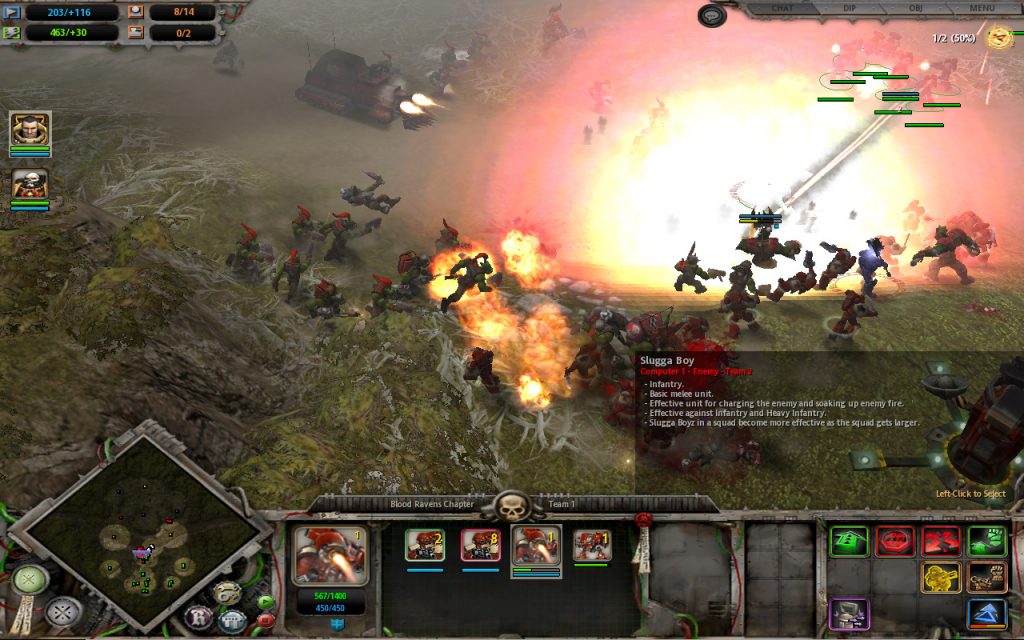The height and width of the screenshot is (640, 1024).
Task: Open the game MENU
Action: click(x=981, y=8)
